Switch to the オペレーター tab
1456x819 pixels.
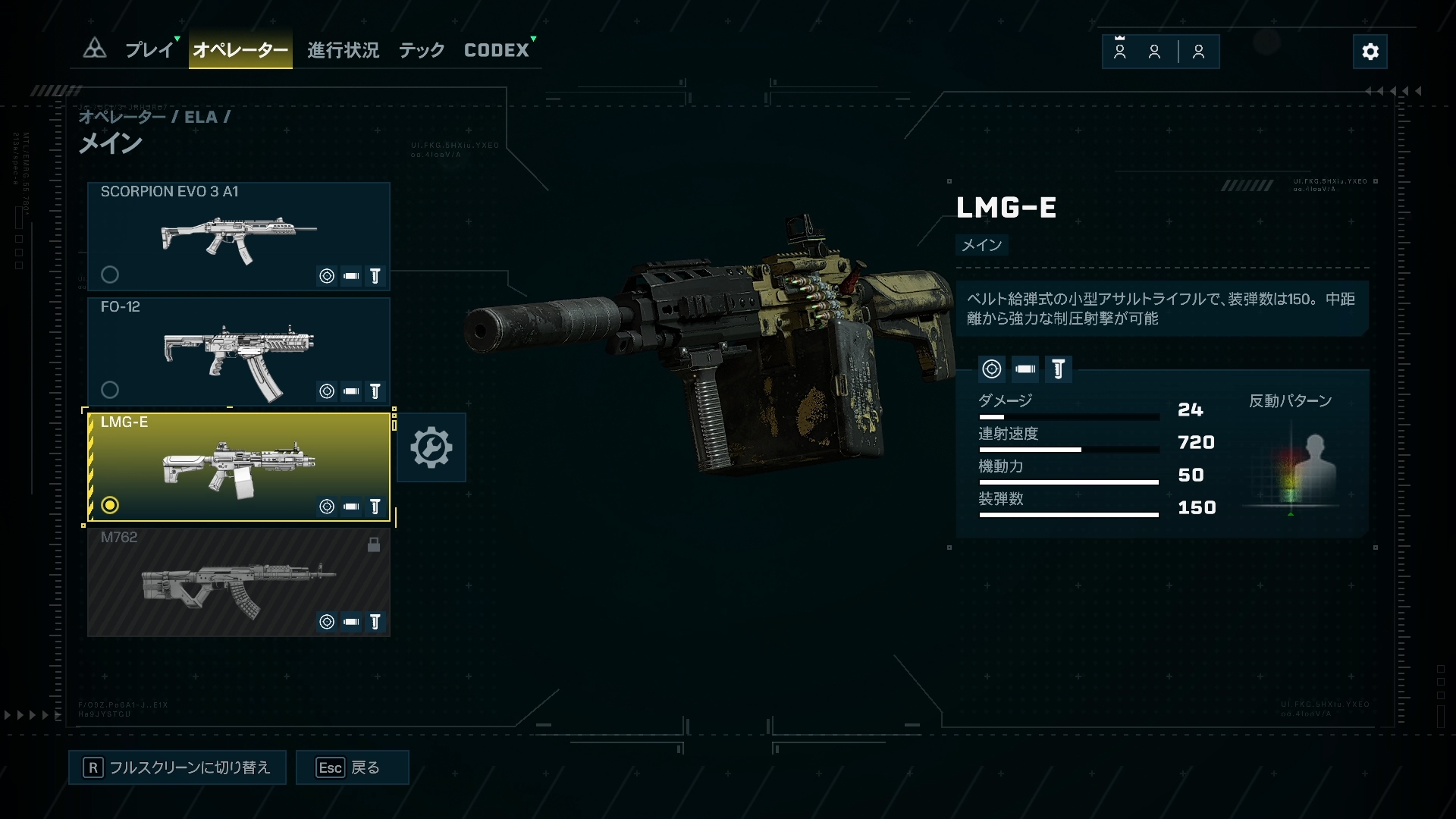click(240, 50)
